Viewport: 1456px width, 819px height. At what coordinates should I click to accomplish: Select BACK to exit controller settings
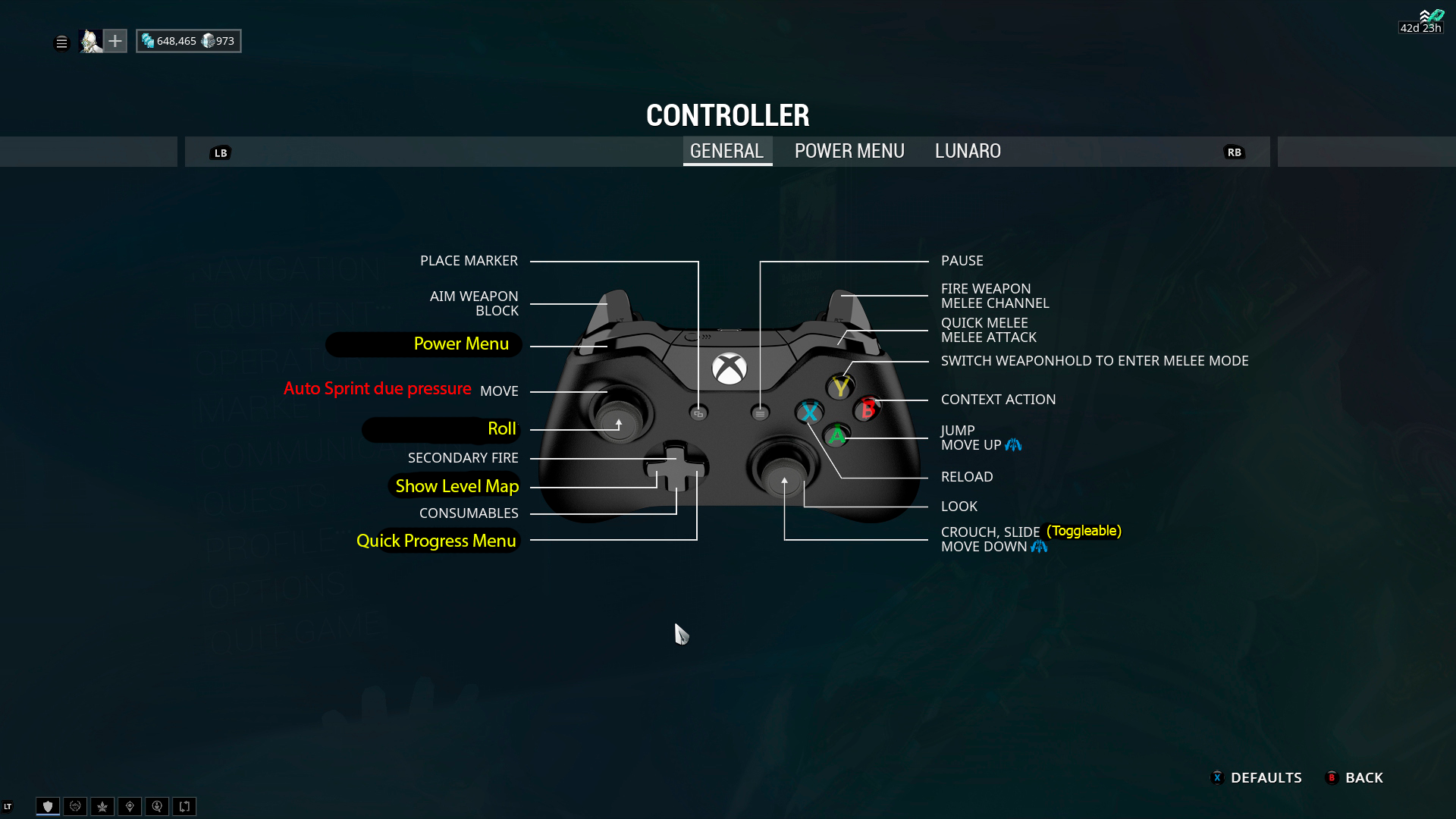tap(1363, 777)
